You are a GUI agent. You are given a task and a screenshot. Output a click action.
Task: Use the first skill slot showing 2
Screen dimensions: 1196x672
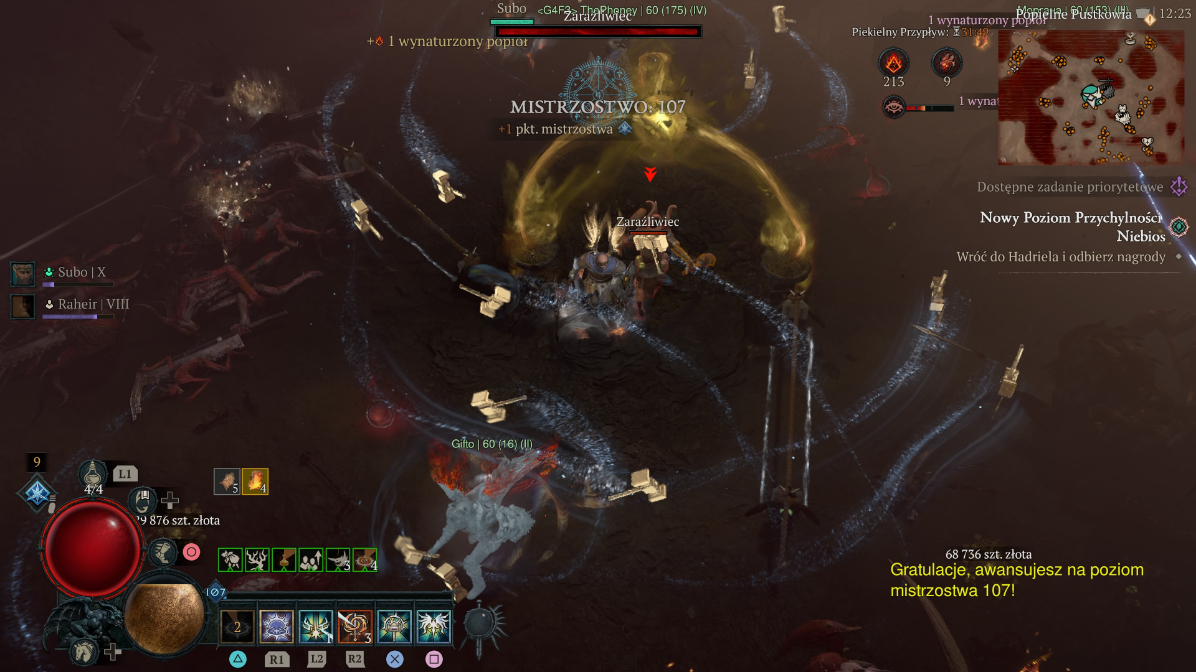pyautogui.click(x=237, y=627)
